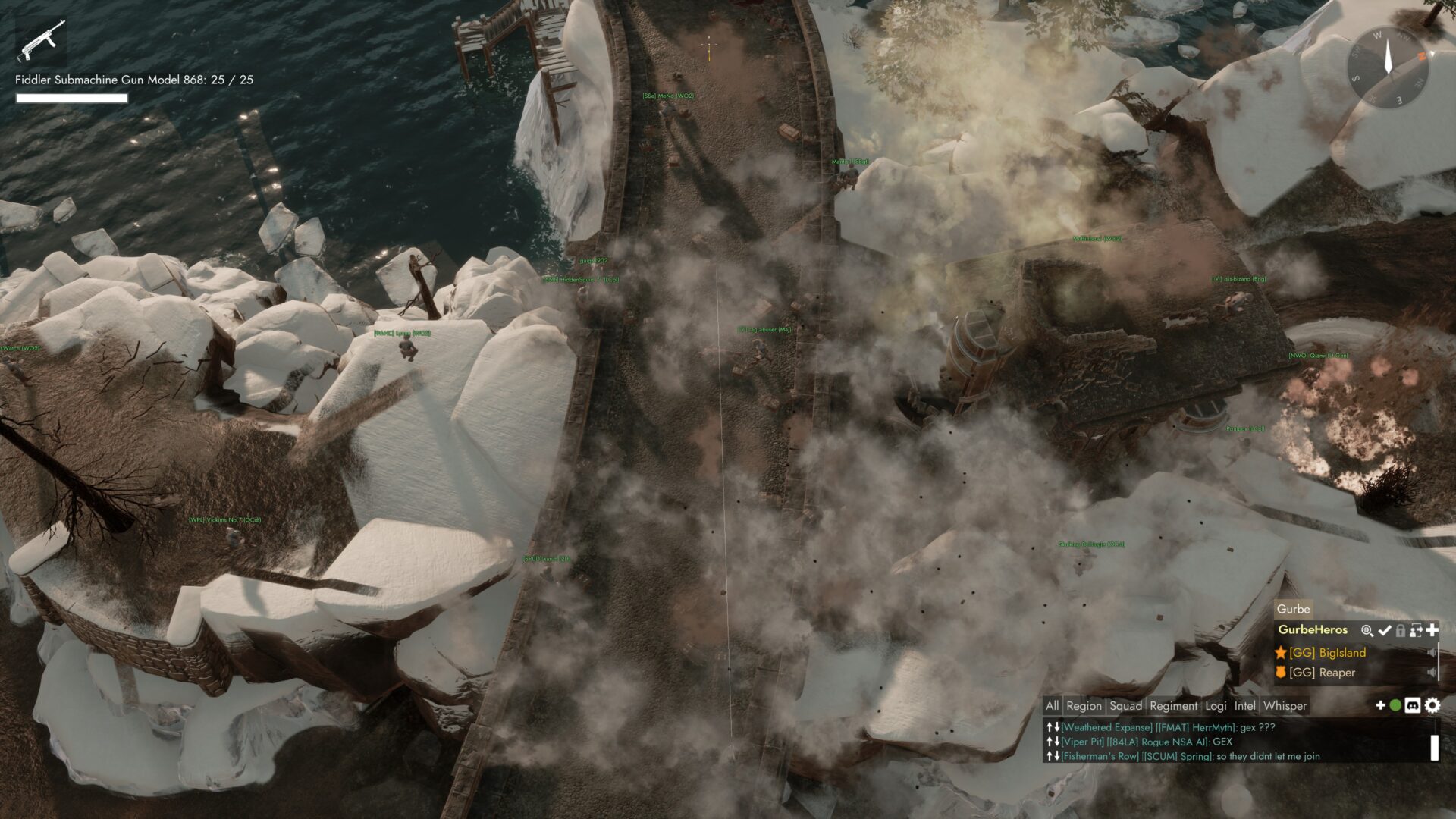Image resolution: width=1456 pixels, height=819 pixels.
Task: Open chat settings gear icon
Action: 1432,706
